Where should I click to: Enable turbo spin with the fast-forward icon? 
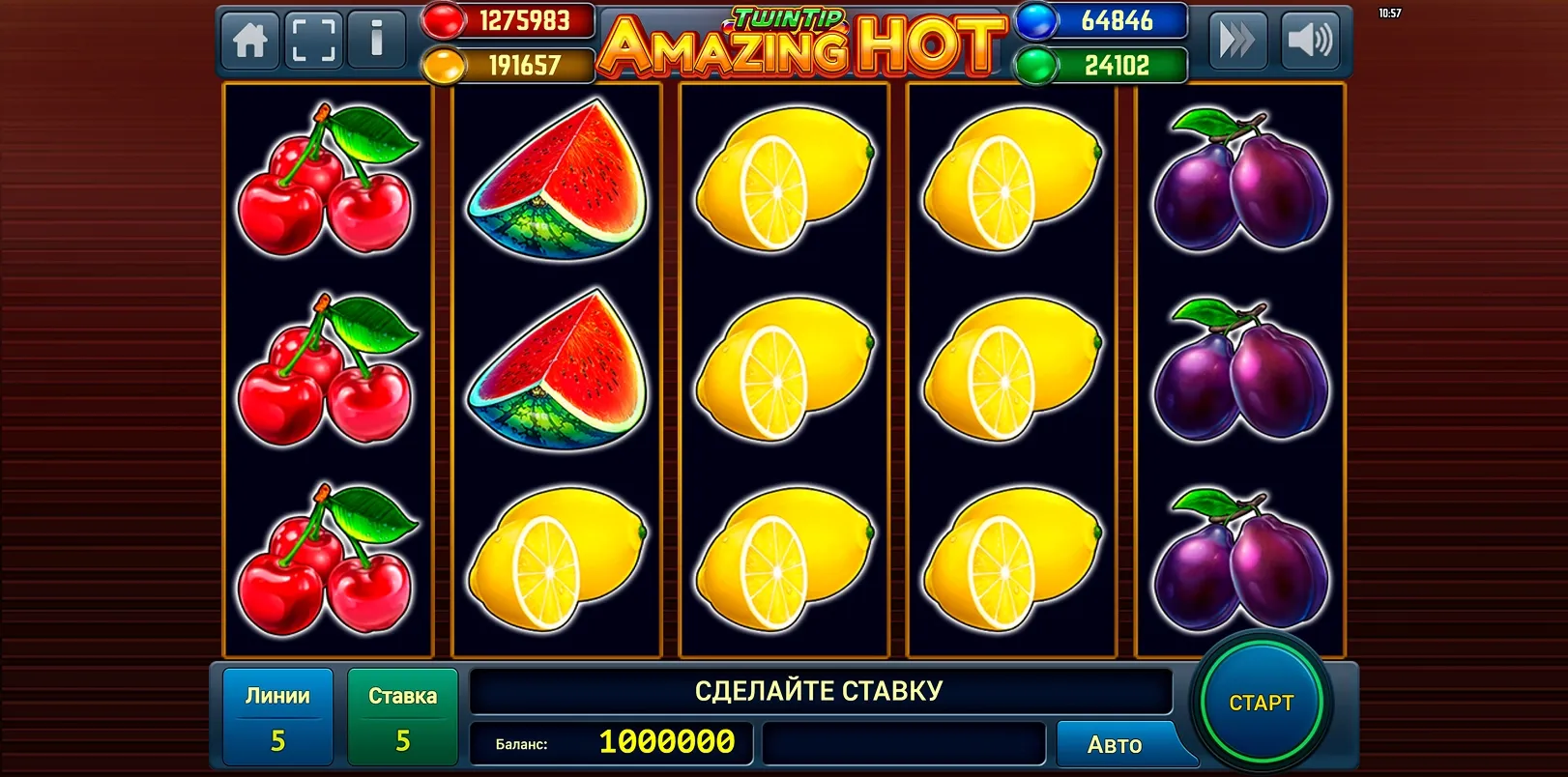pyautogui.click(x=1240, y=41)
